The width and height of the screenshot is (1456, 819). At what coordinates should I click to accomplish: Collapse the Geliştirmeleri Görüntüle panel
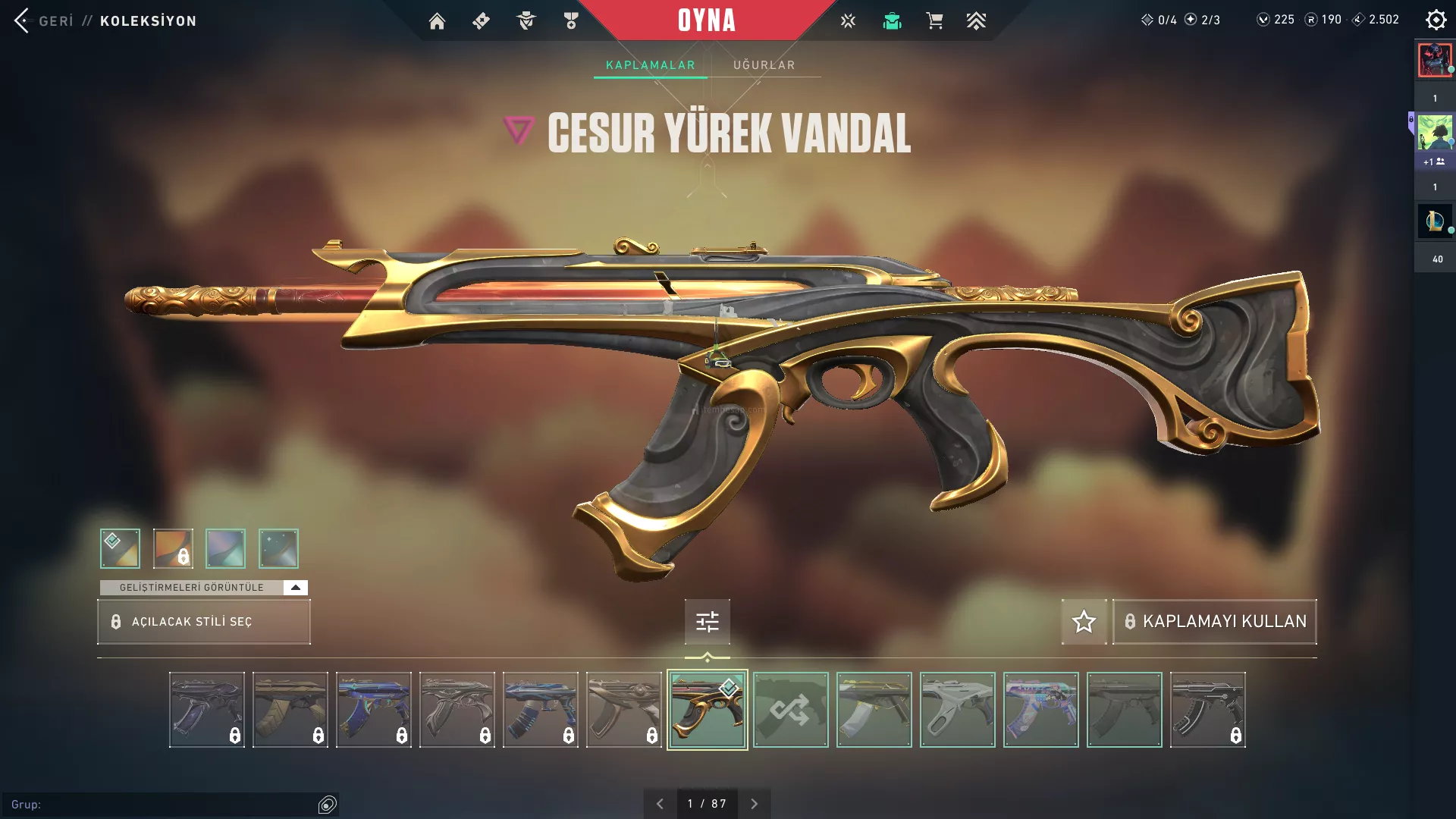[x=296, y=588]
